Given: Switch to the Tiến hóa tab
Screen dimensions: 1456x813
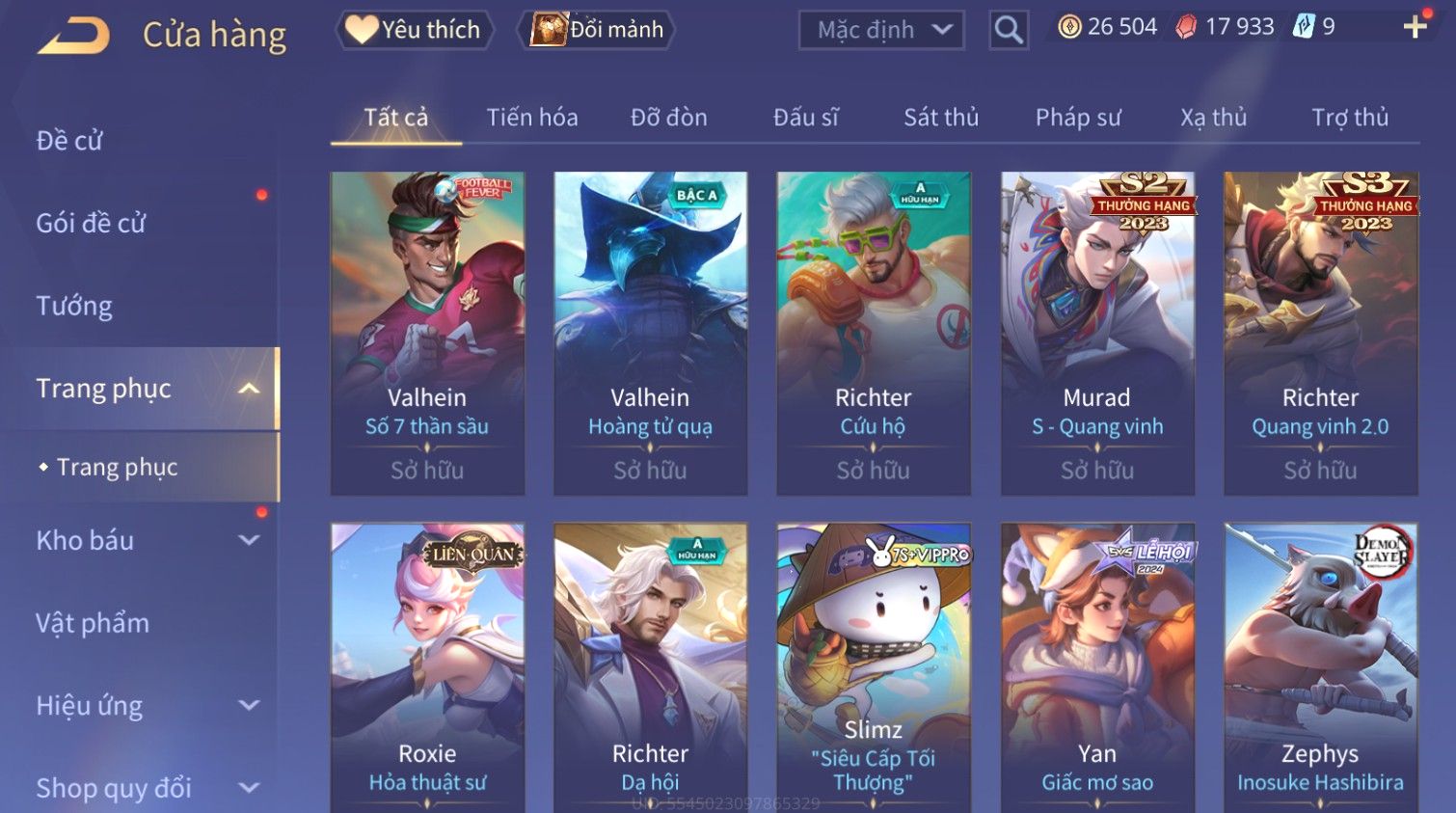Looking at the screenshot, I should click(532, 118).
